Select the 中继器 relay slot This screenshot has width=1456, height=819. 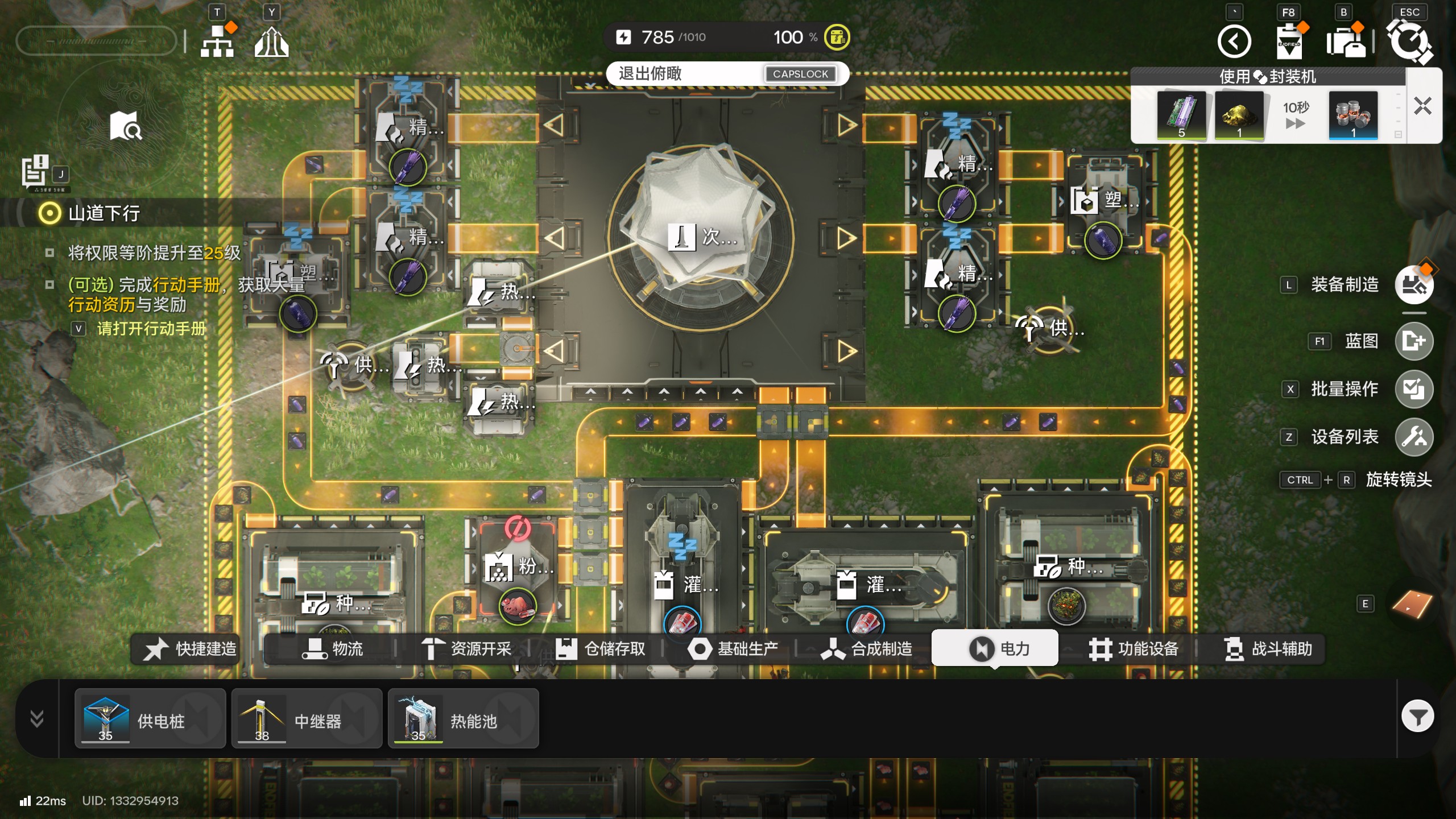pyautogui.click(x=307, y=719)
